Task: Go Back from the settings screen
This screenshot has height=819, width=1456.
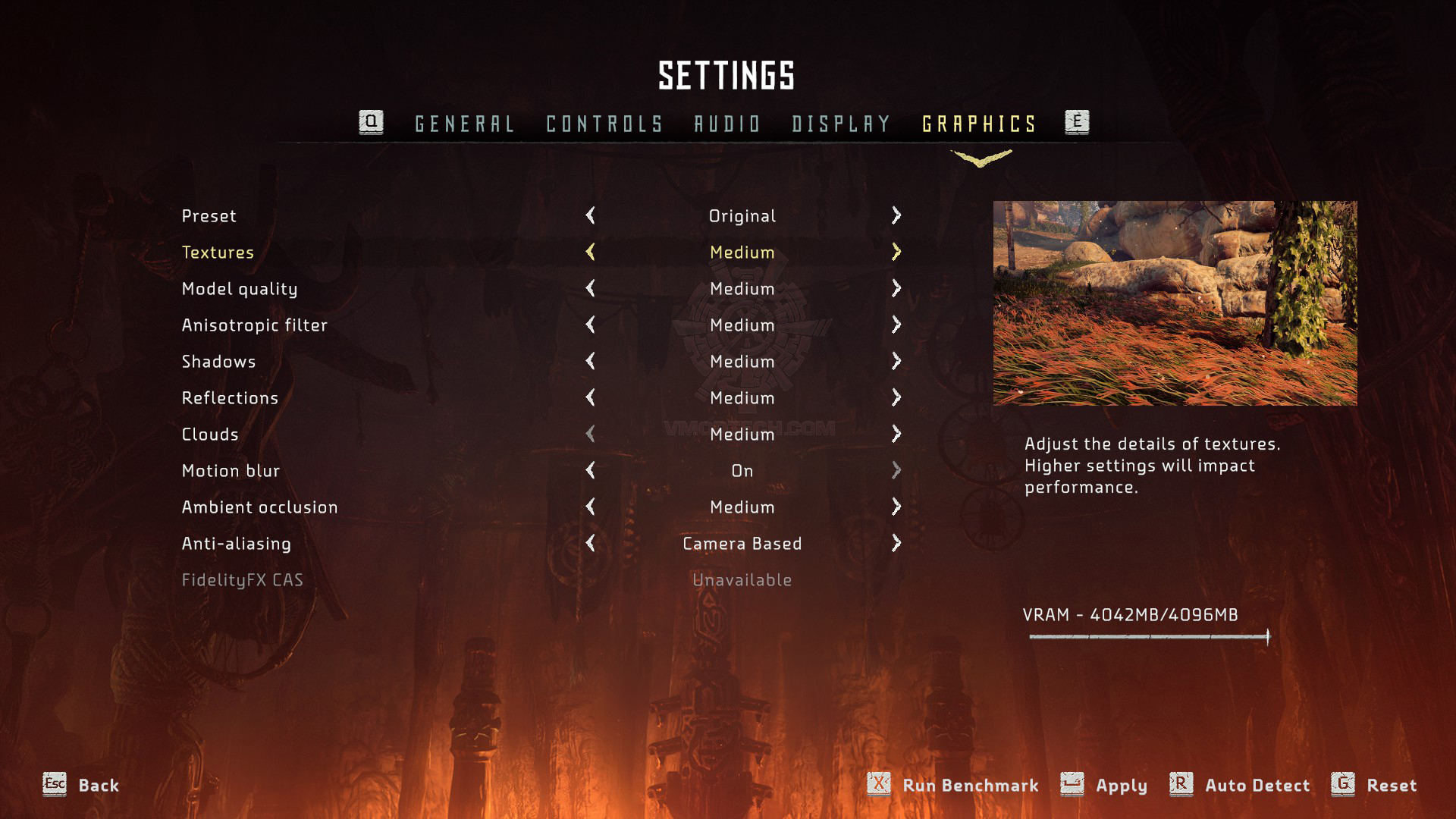Action: click(98, 786)
